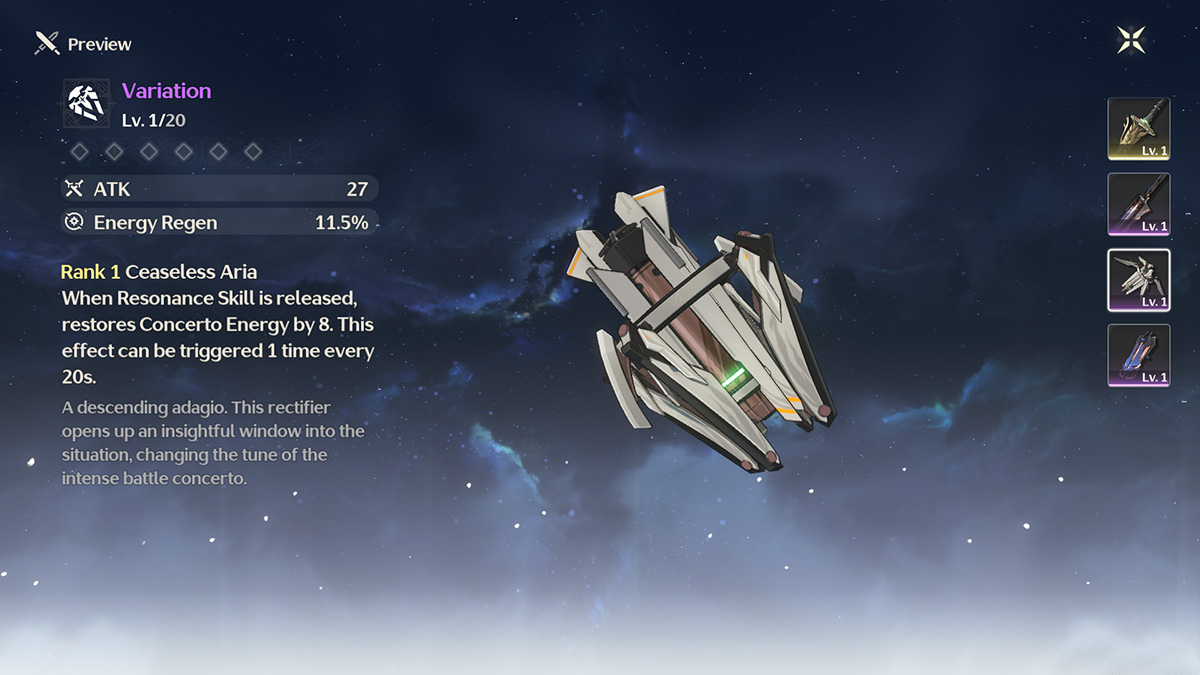Click the Variation weapon type icon

pyautogui.click(x=87, y=103)
